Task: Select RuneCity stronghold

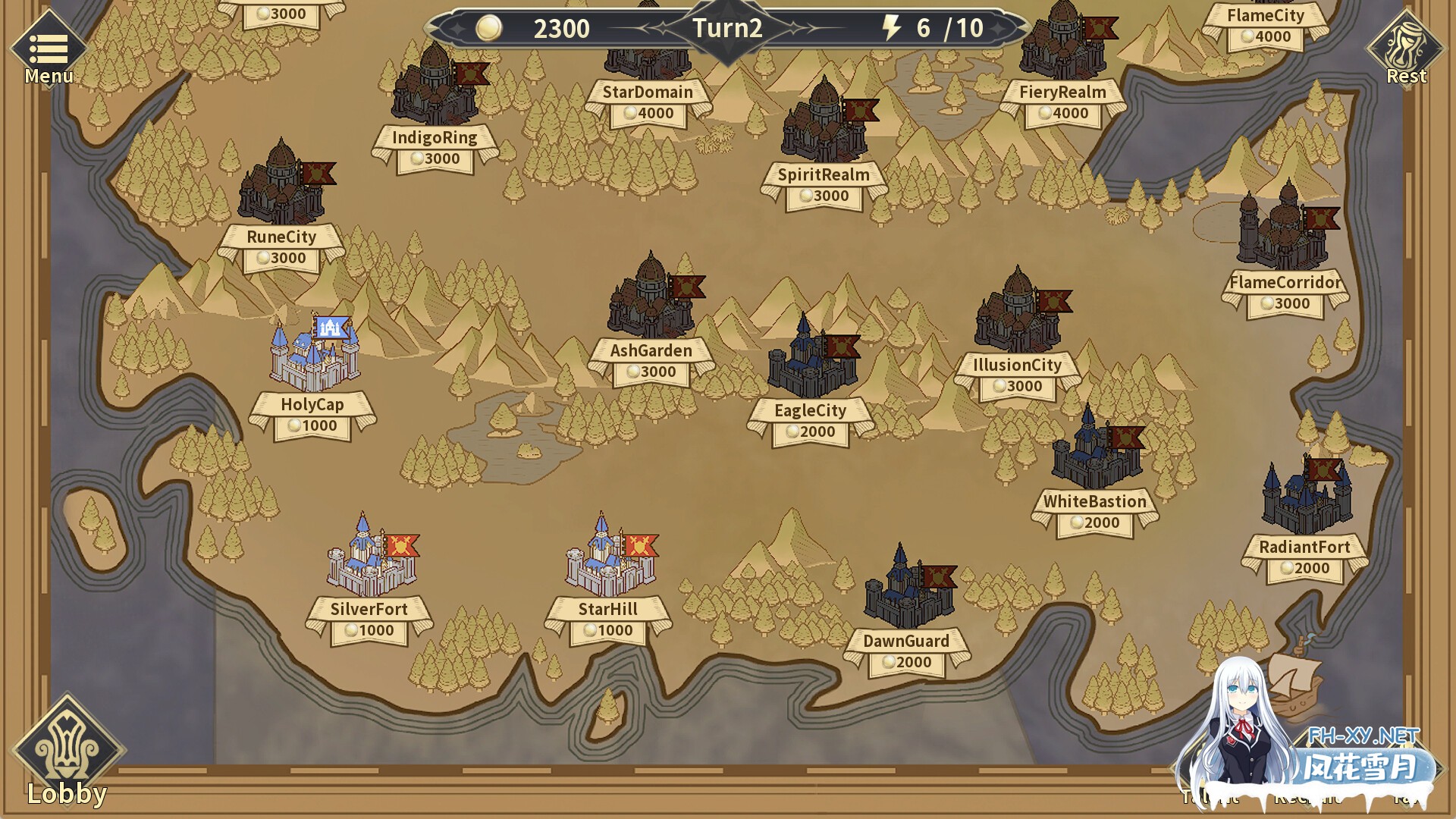Action: coord(281,186)
